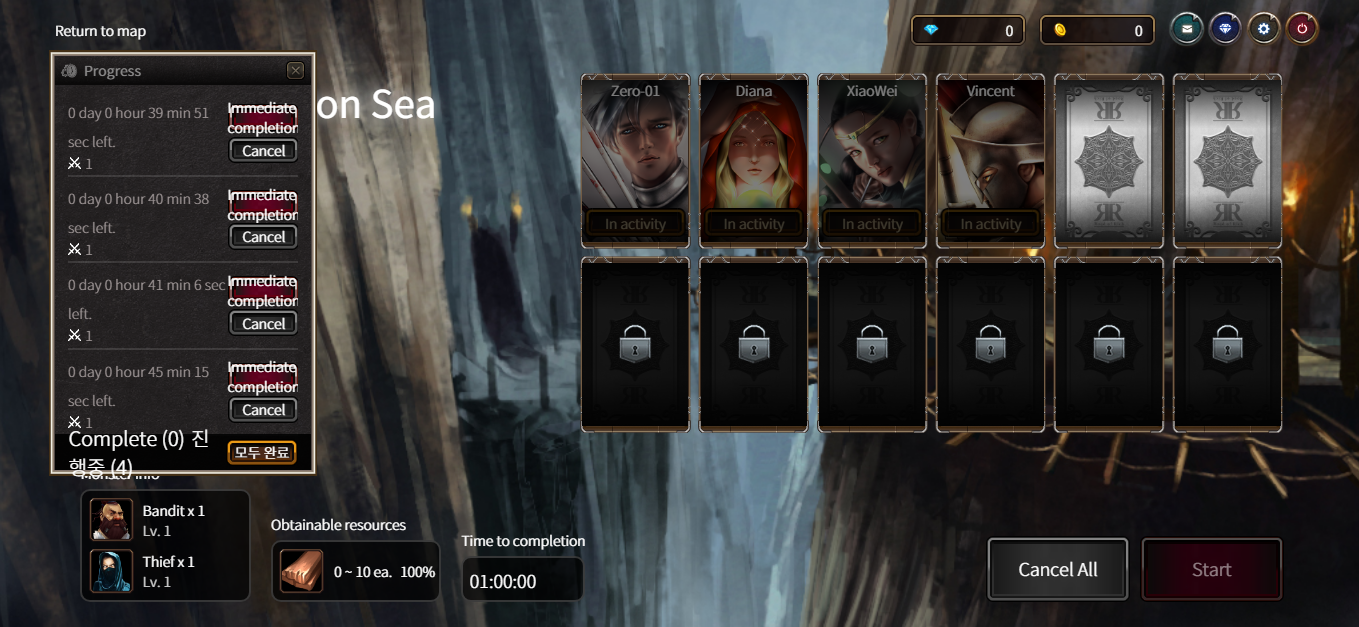Immediately complete the 45 min activity
The image size is (1359, 627).
(x=263, y=378)
